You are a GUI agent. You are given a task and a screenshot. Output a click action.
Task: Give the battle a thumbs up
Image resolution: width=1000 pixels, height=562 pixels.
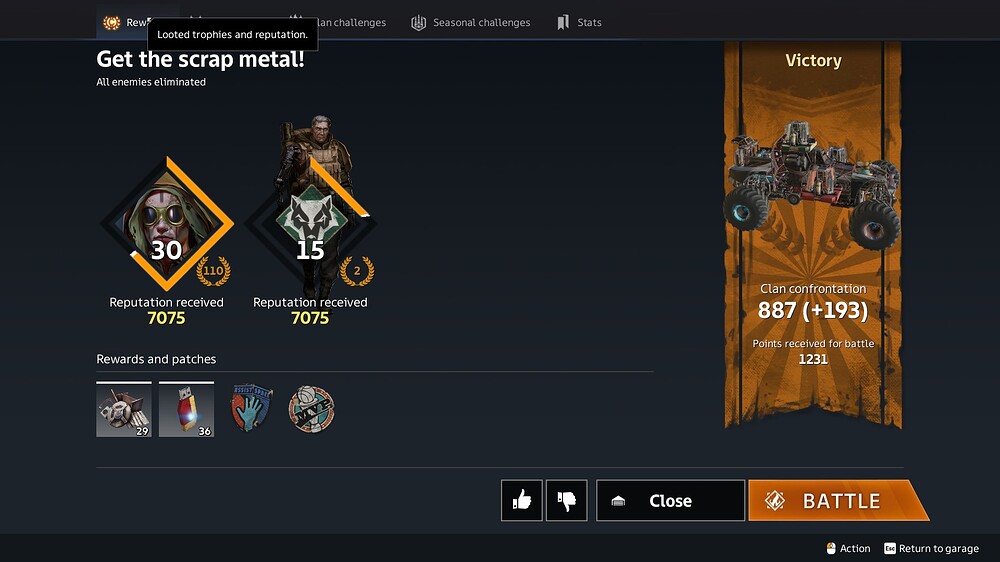click(x=522, y=501)
